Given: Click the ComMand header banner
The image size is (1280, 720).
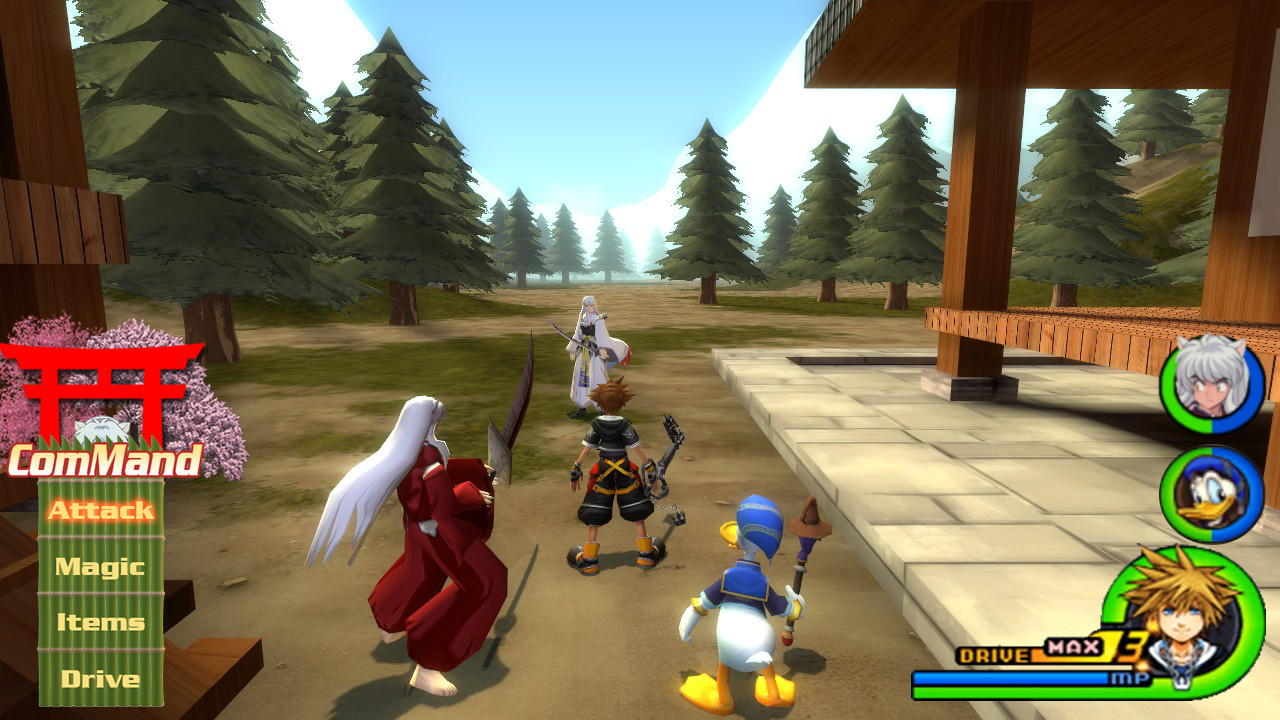Looking at the screenshot, I should [x=105, y=462].
